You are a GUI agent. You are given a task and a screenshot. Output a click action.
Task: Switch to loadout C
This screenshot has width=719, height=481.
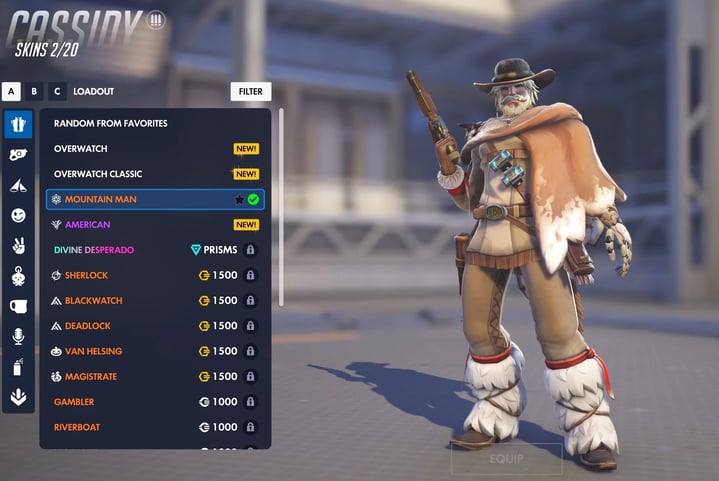pos(56,91)
